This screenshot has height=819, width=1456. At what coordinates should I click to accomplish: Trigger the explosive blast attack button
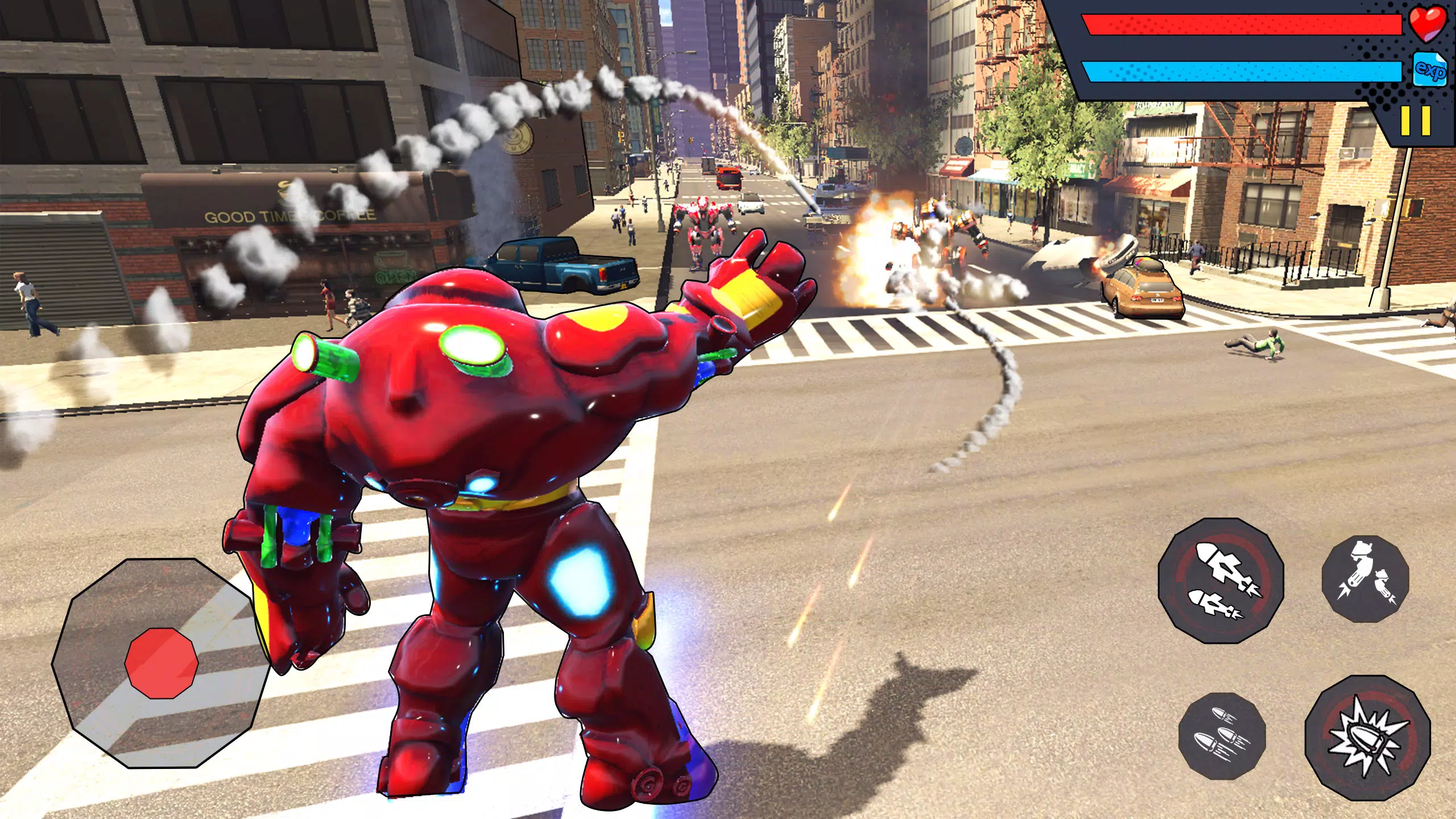(x=1367, y=737)
